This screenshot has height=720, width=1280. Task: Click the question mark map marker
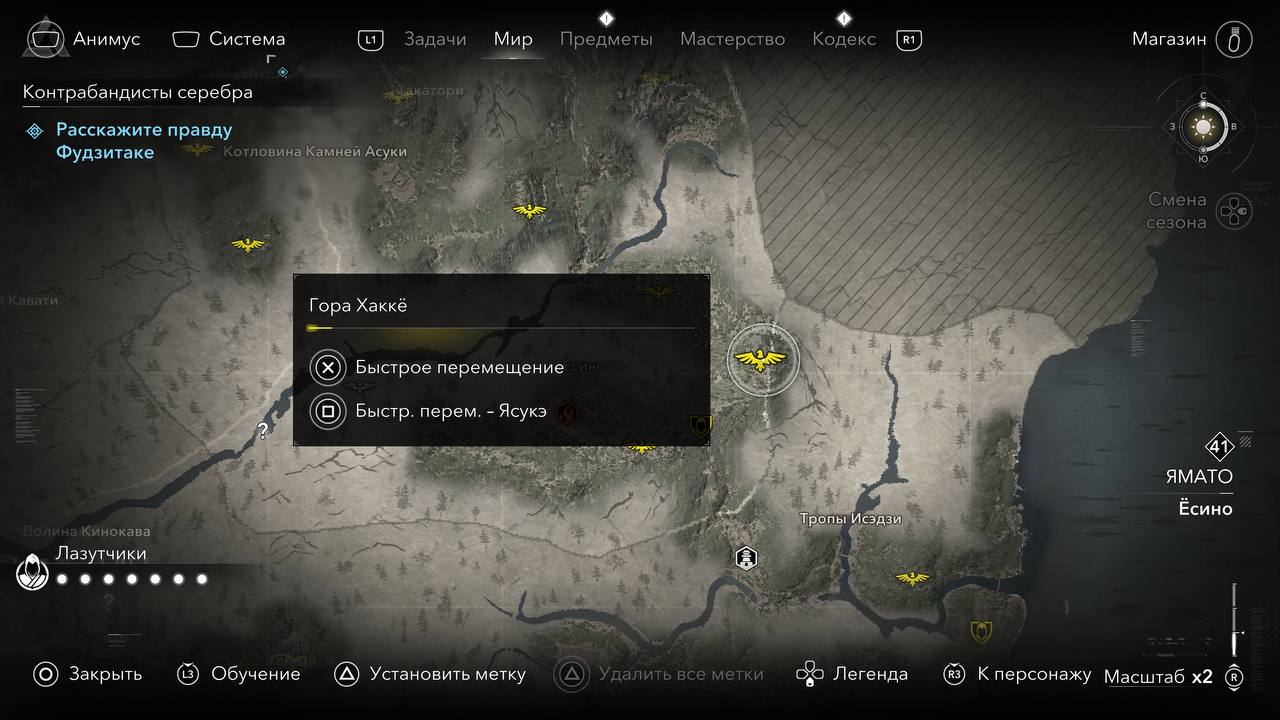click(263, 431)
